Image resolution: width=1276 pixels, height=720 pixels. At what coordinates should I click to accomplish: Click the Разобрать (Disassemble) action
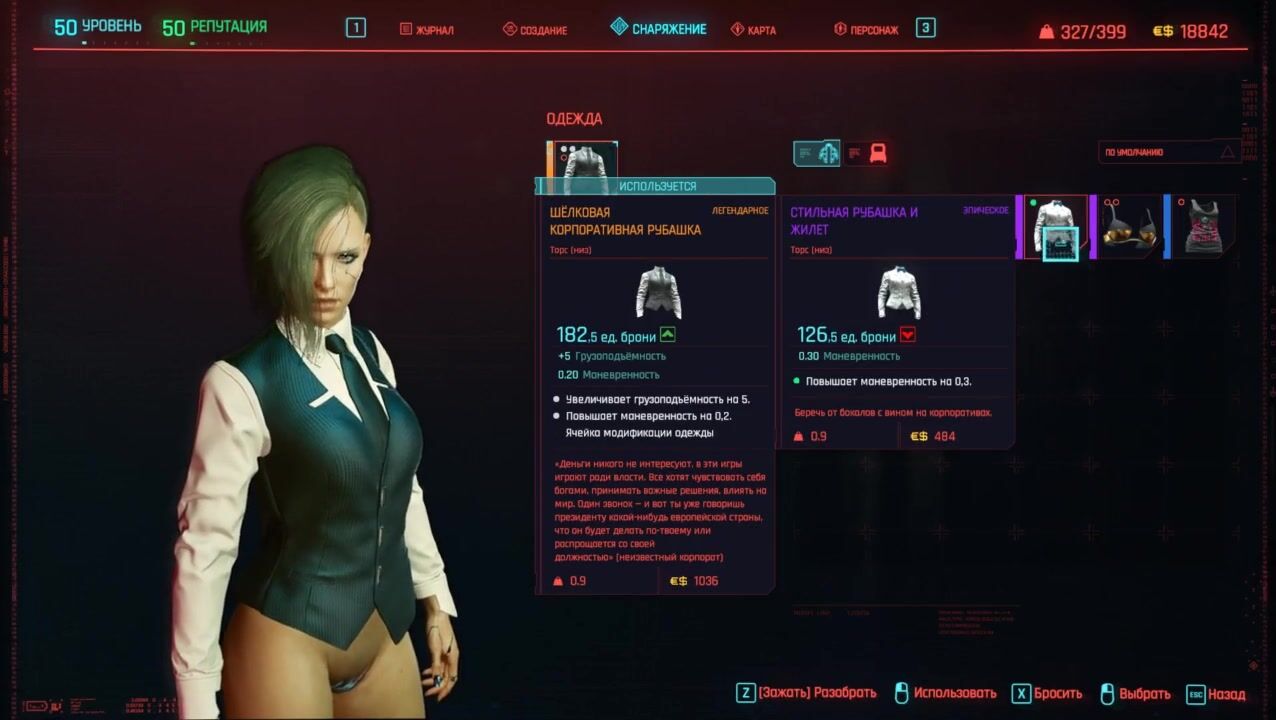(806, 693)
